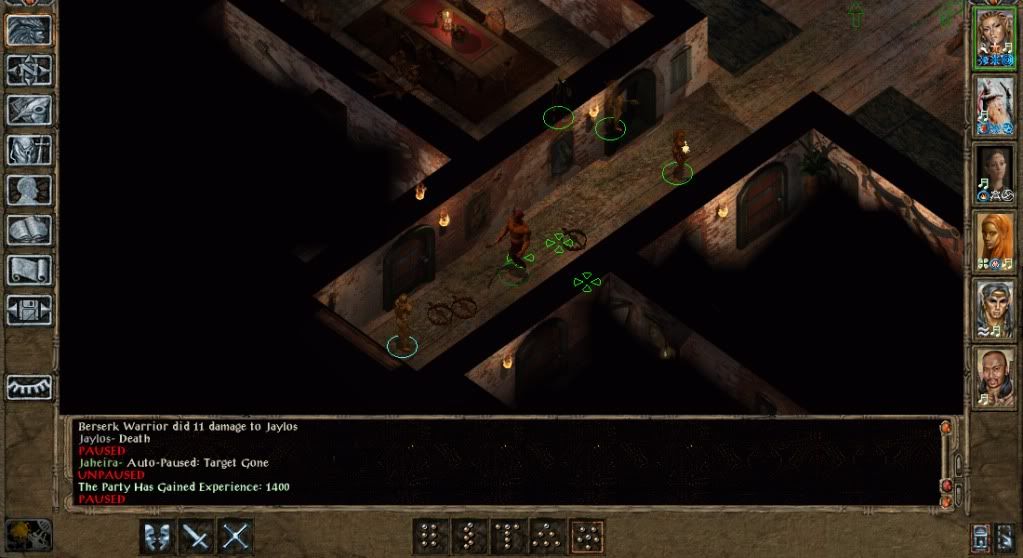Open the area map with the compass button
The height and width of the screenshot is (558, 1023).
click(x=29, y=70)
